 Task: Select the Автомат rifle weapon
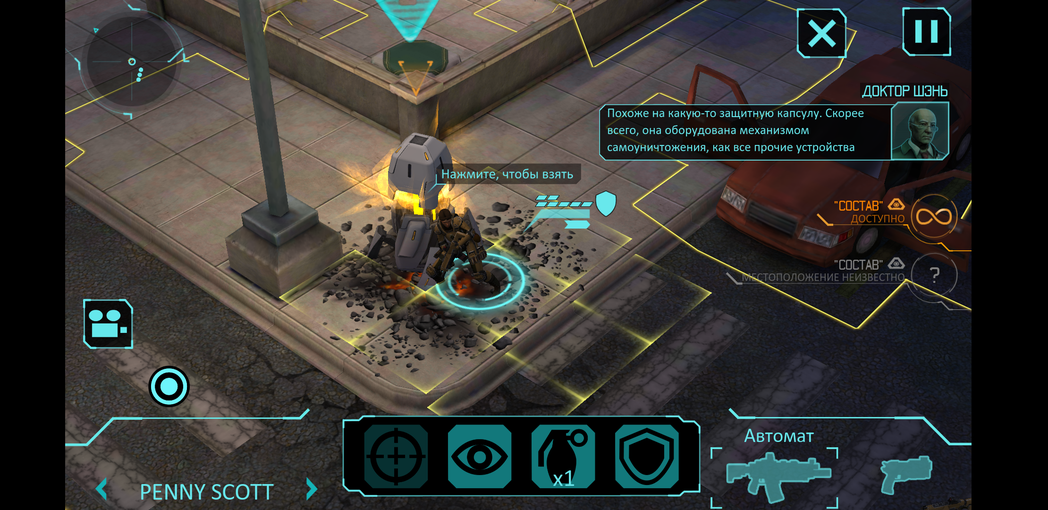tap(775, 472)
